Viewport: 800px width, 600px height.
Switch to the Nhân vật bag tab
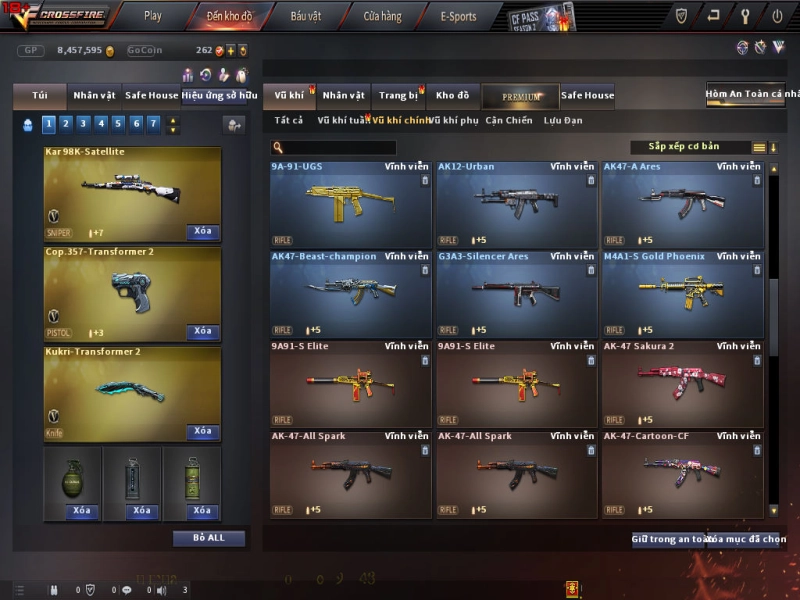[x=94, y=96]
